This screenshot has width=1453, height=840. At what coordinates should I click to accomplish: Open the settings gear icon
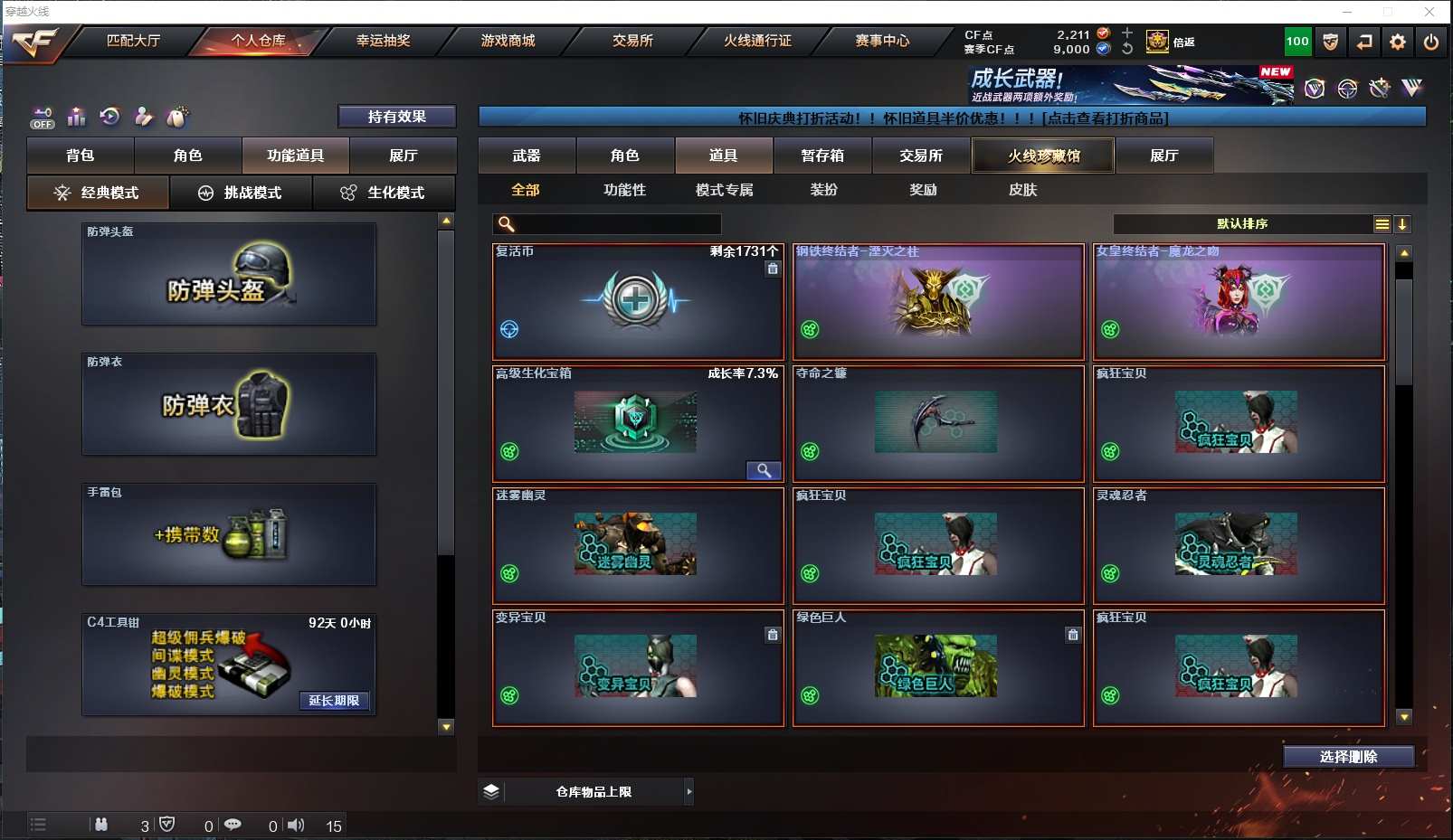coord(1398,42)
